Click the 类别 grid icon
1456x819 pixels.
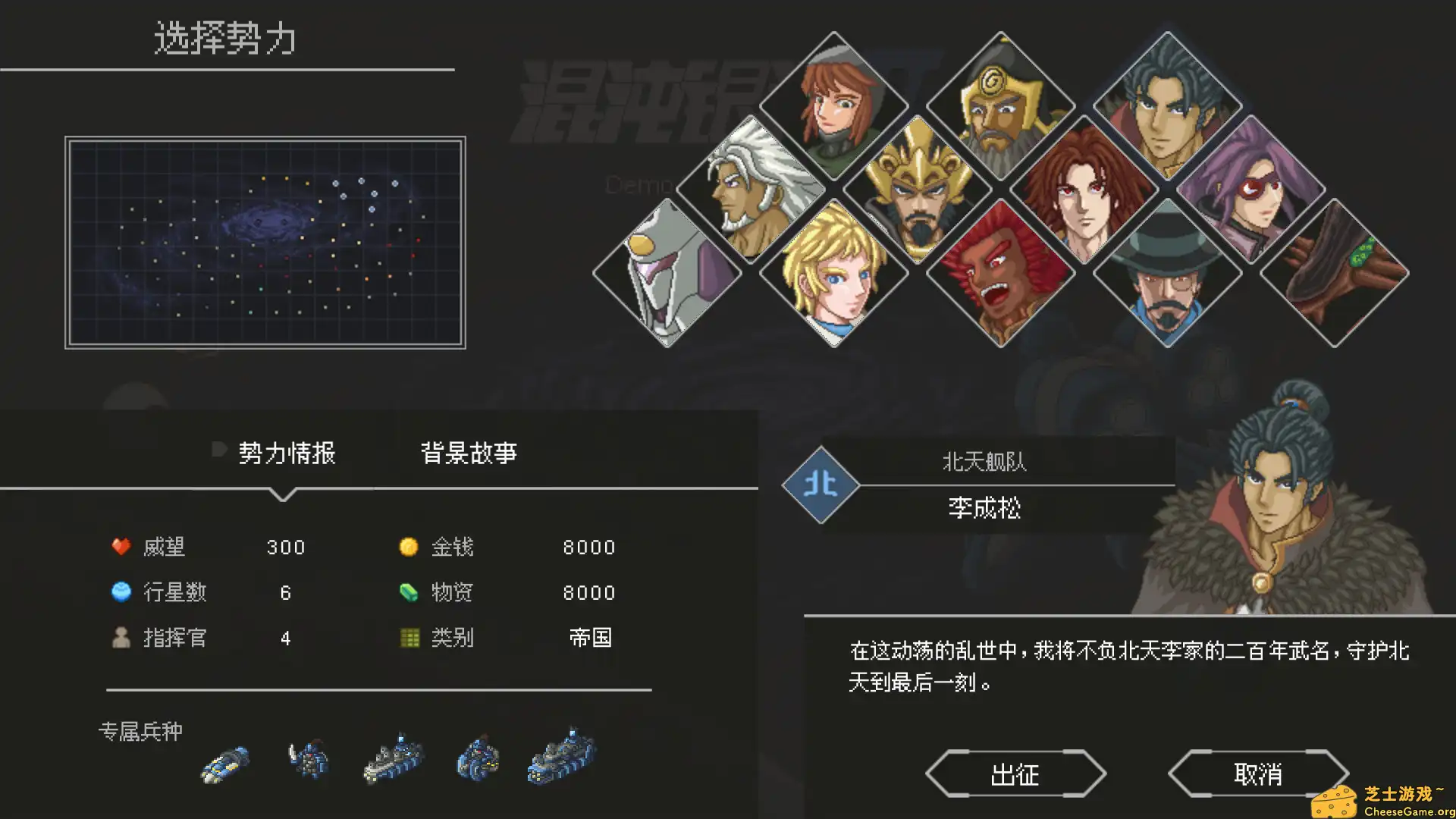coord(409,639)
